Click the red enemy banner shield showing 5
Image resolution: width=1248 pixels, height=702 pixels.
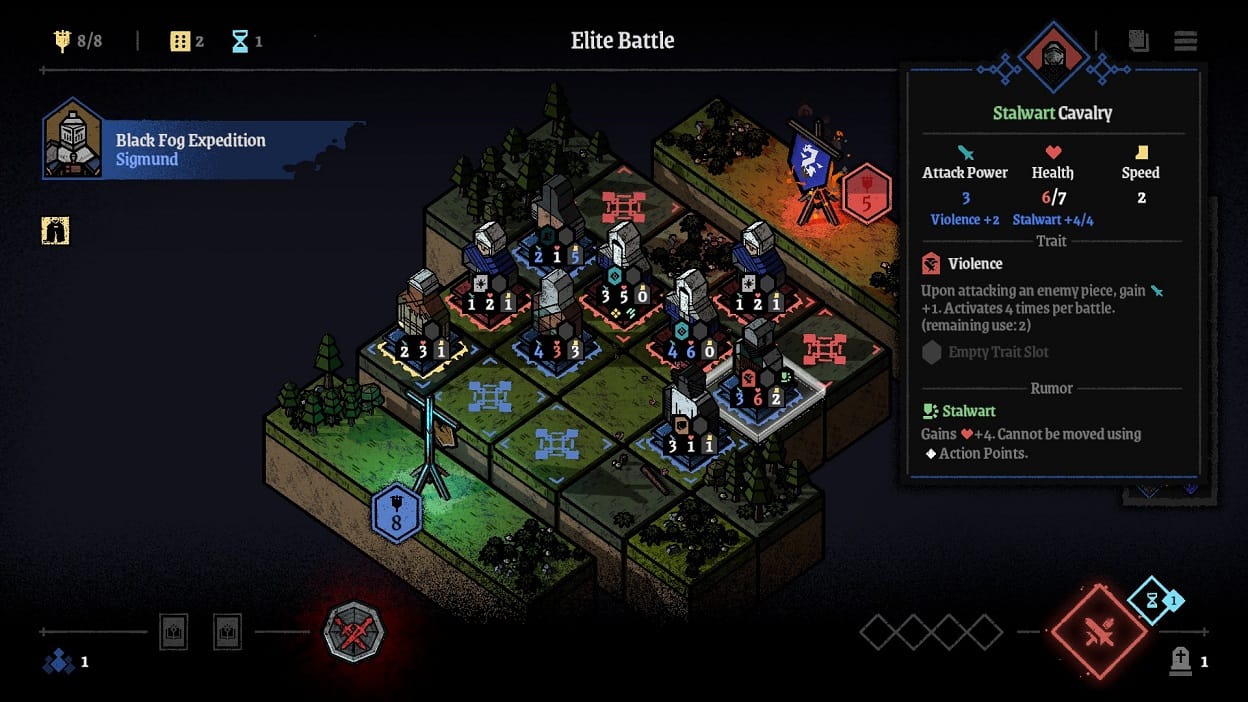point(867,194)
